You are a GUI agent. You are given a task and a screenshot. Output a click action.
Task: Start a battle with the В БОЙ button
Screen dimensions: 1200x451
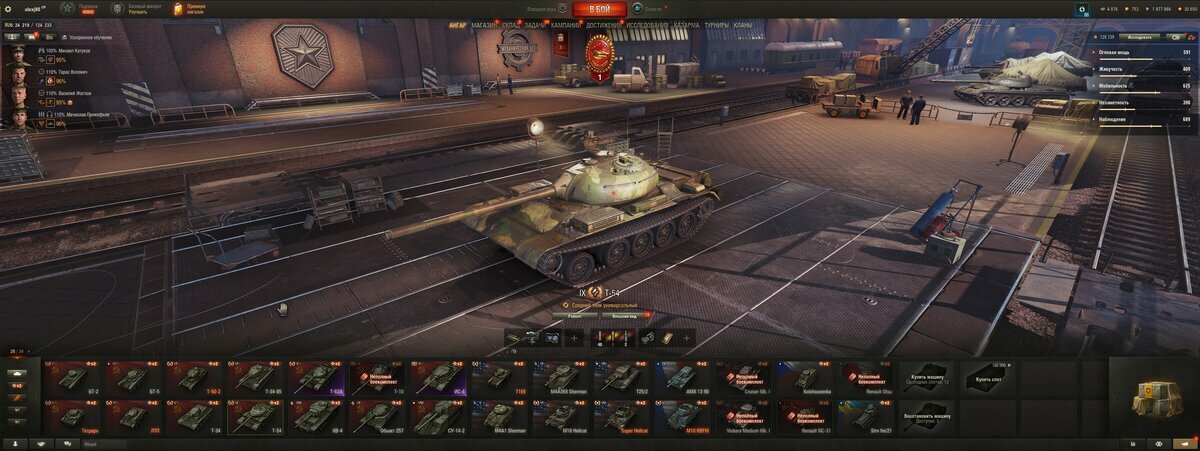[x=599, y=9]
